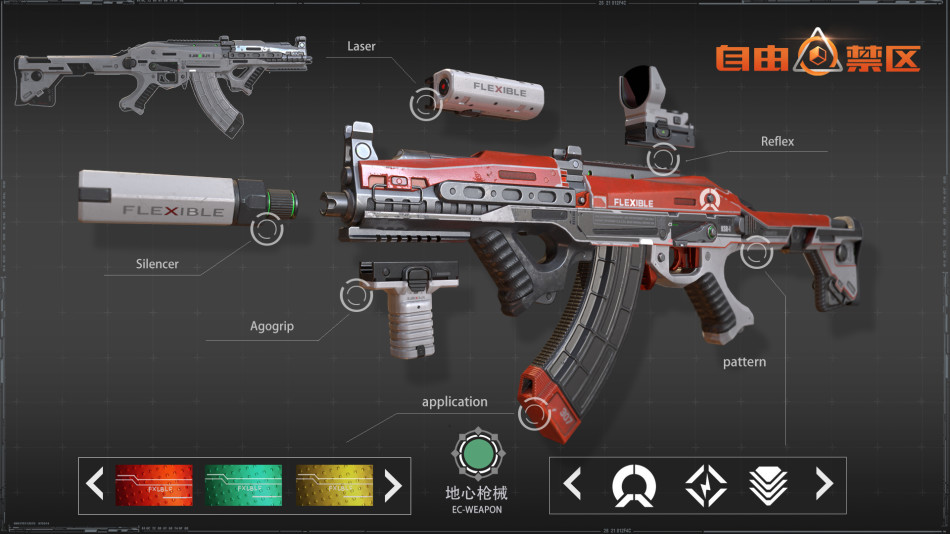Pick the yellow weapon skin swatch
The image size is (950, 534).
334,485
